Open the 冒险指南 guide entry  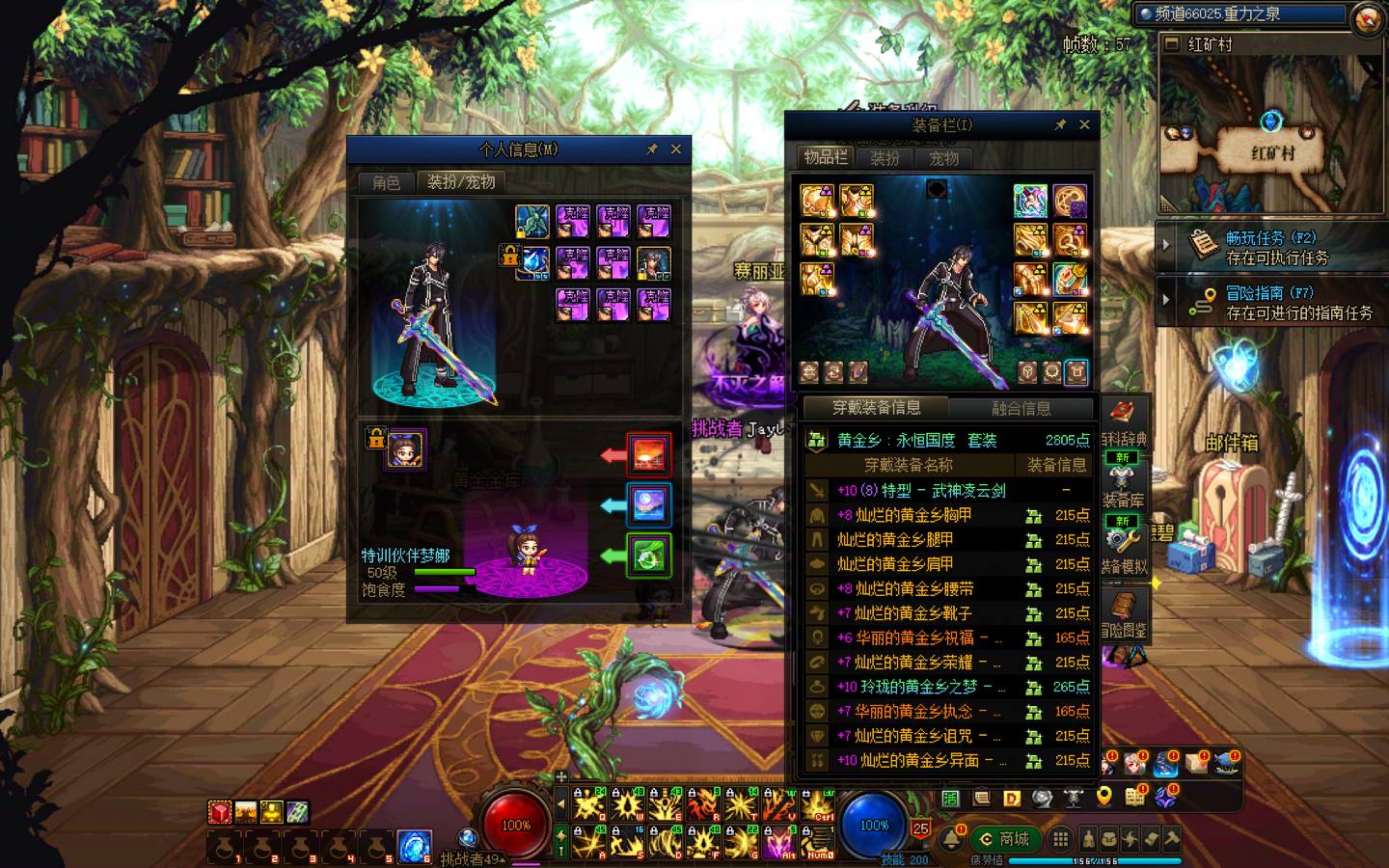point(1270,302)
